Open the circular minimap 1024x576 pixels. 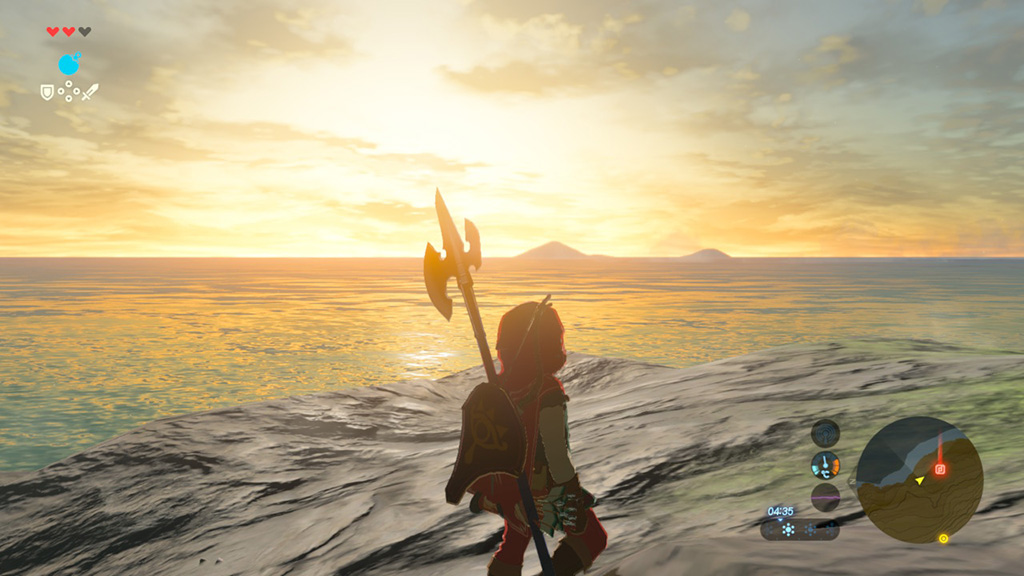coord(919,479)
